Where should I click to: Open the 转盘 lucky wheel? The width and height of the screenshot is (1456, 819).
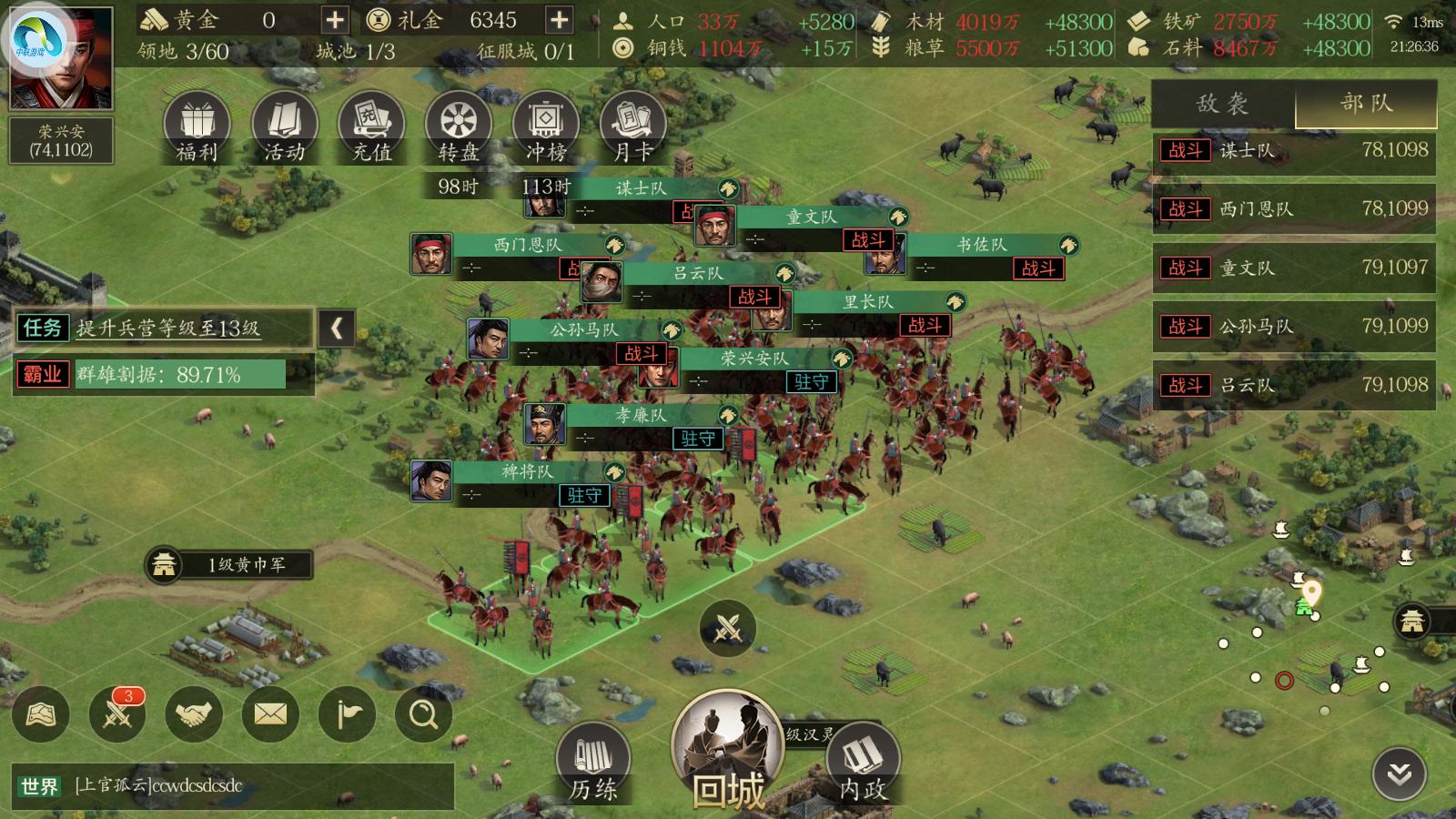click(459, 127)
